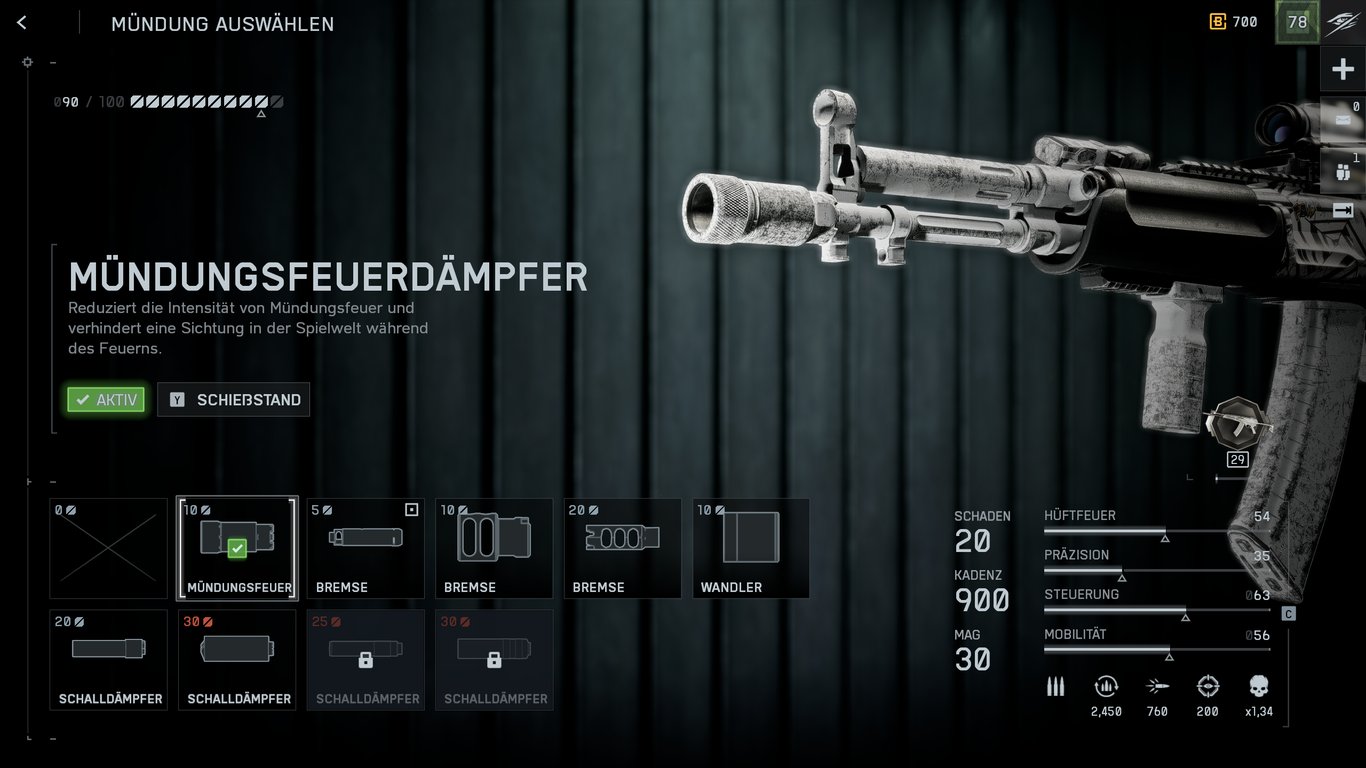Click the locked 30-point Schalldämpfer
Viewport: 1366px width, 768px height.
point(494,660)
